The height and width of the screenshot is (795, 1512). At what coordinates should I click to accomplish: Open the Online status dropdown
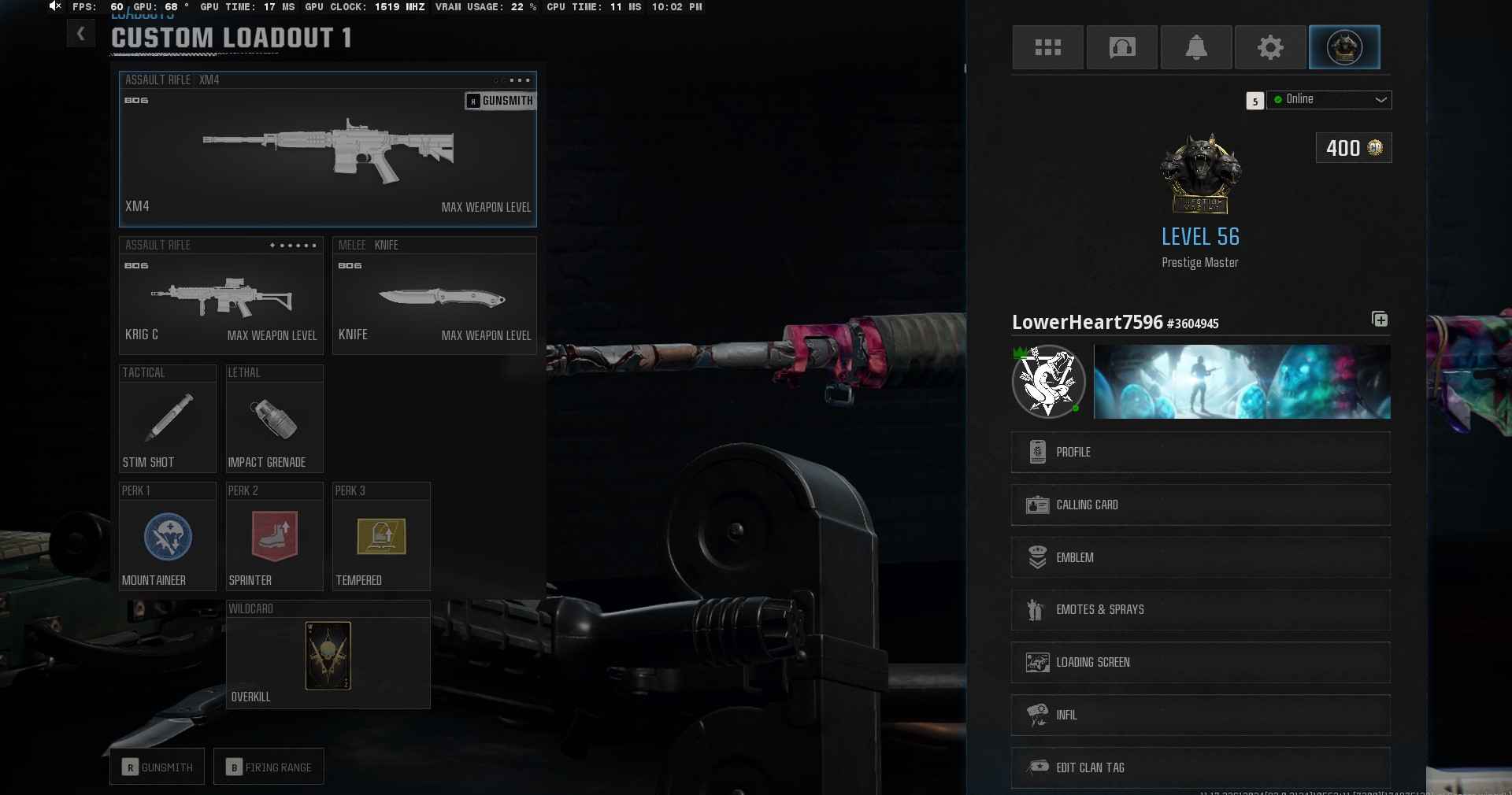tap(1329, 100)
